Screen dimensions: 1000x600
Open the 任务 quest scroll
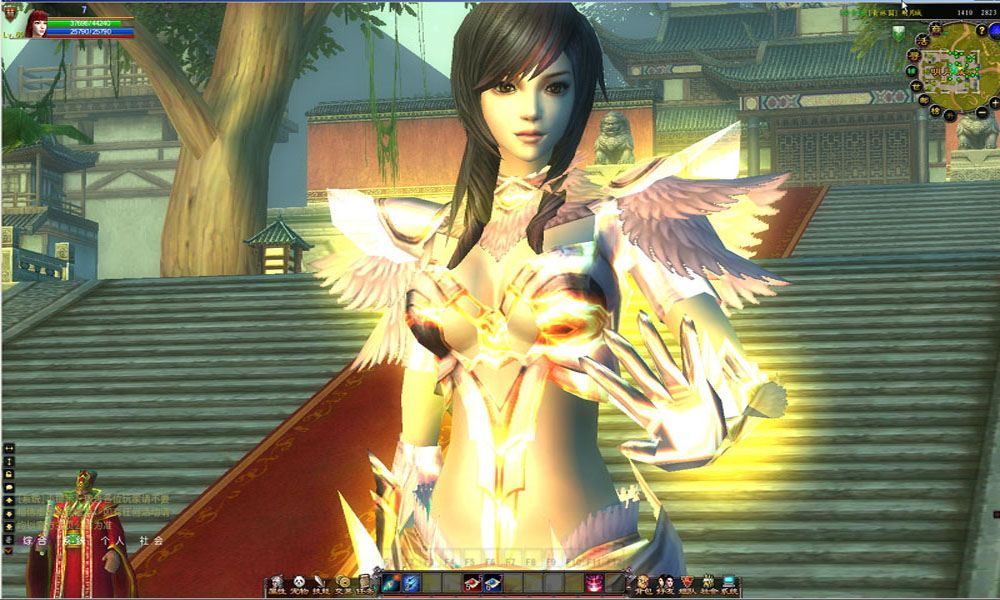tap(364, 584)
